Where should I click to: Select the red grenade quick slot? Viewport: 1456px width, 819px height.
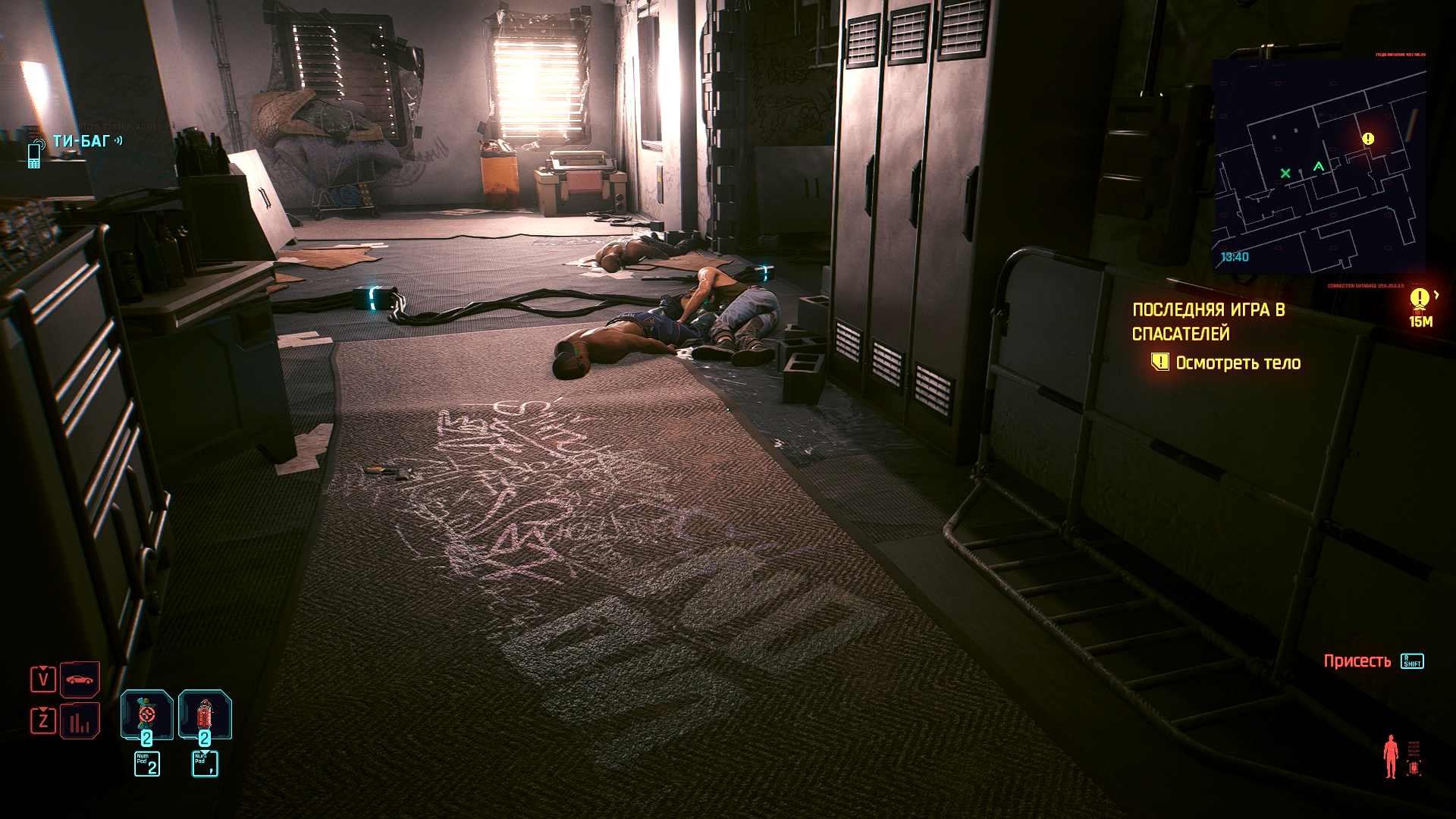(205, 714)
